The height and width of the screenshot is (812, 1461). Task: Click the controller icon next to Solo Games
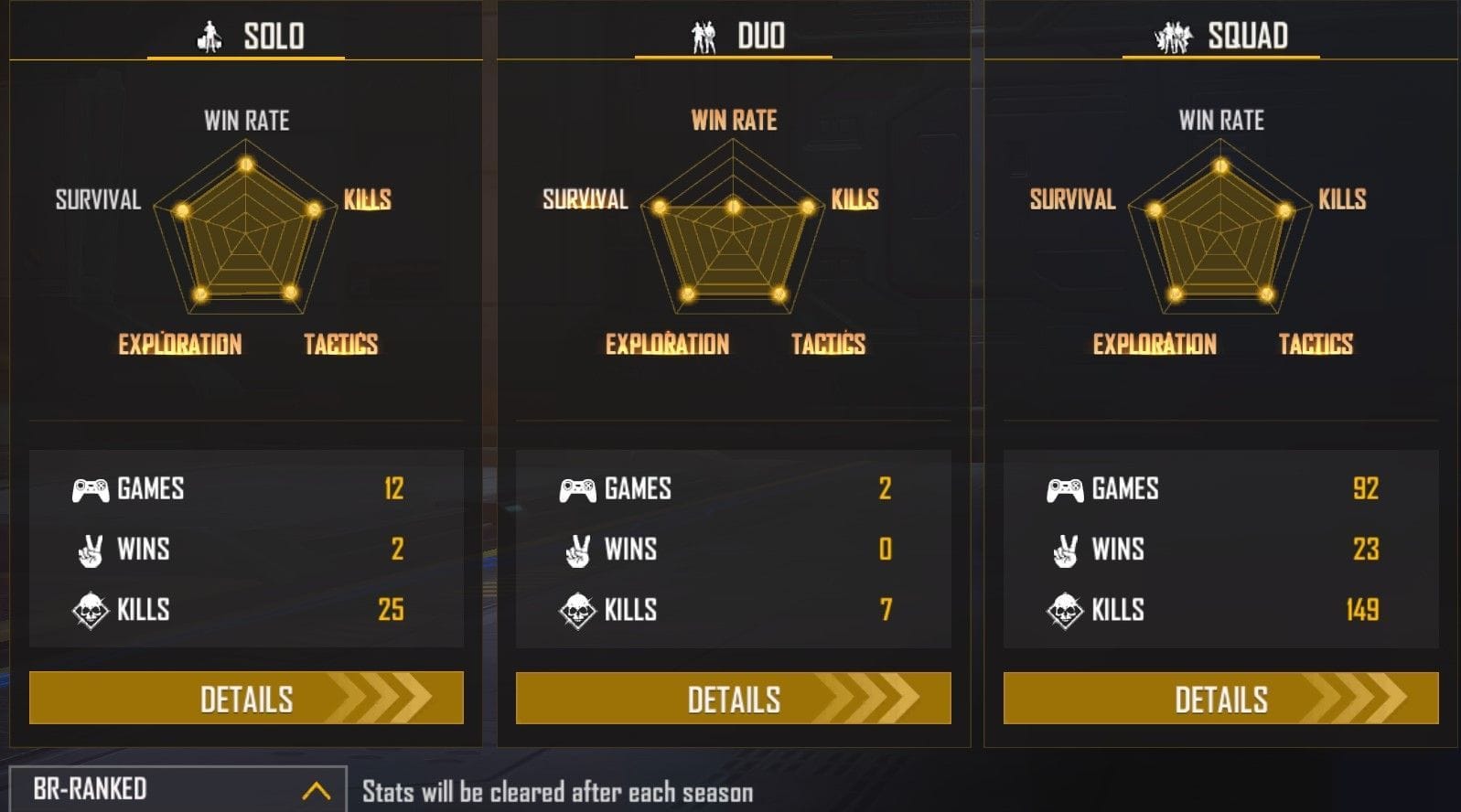(90, 489)
